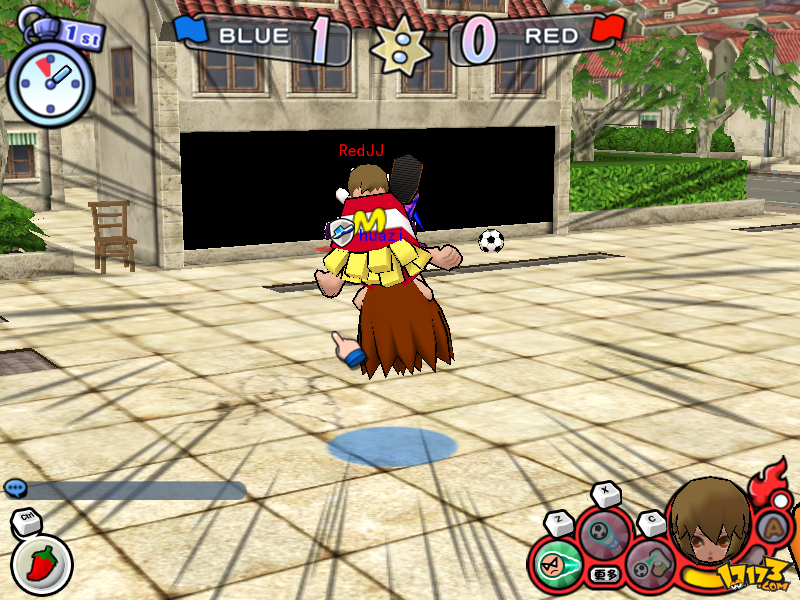The height and width of the screenshot is (600, 800).
Task: Click the round A button by portrait
Action: click(774, 525)
